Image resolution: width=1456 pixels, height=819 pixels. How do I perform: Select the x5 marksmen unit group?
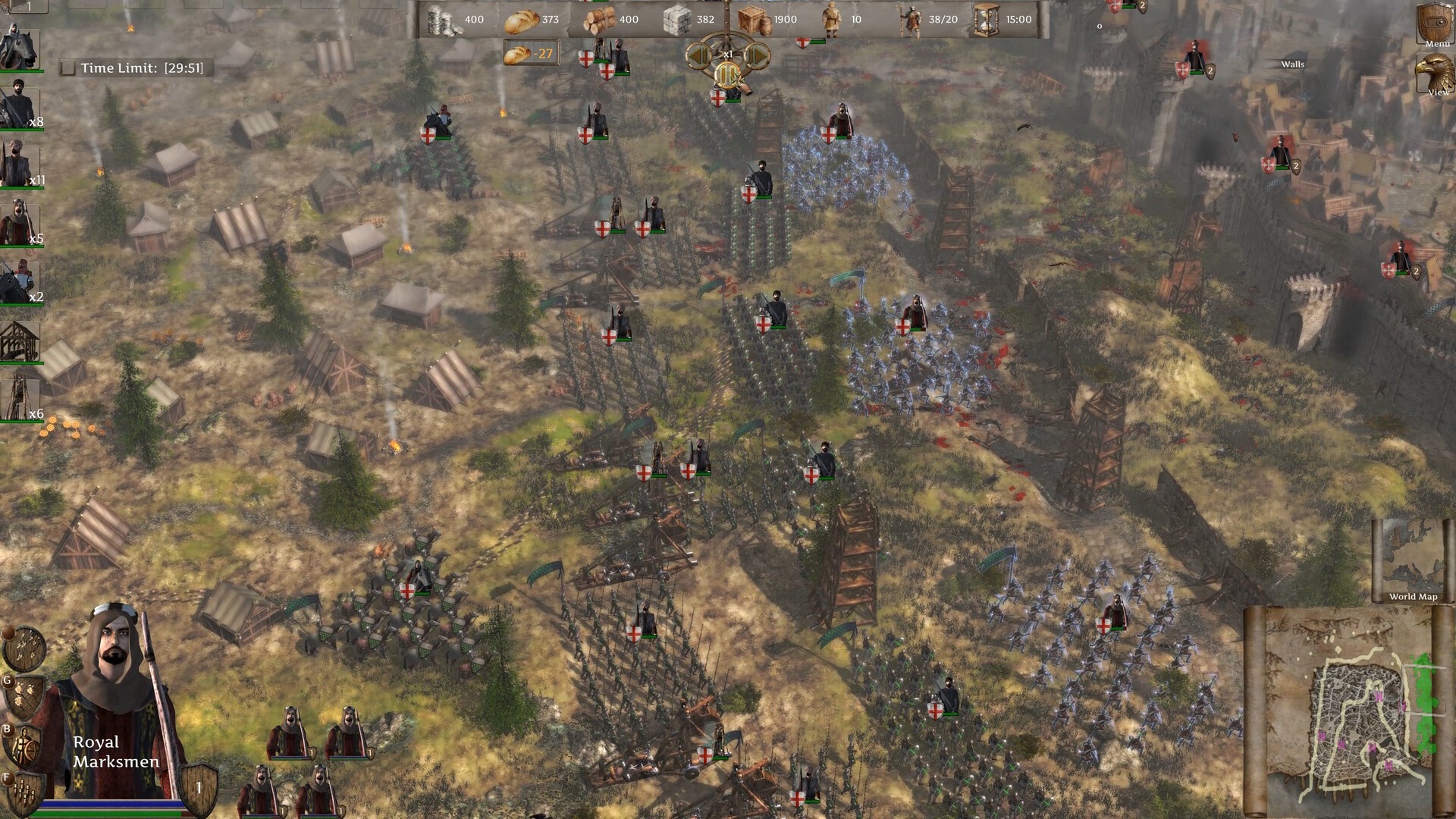click(20, 223)
